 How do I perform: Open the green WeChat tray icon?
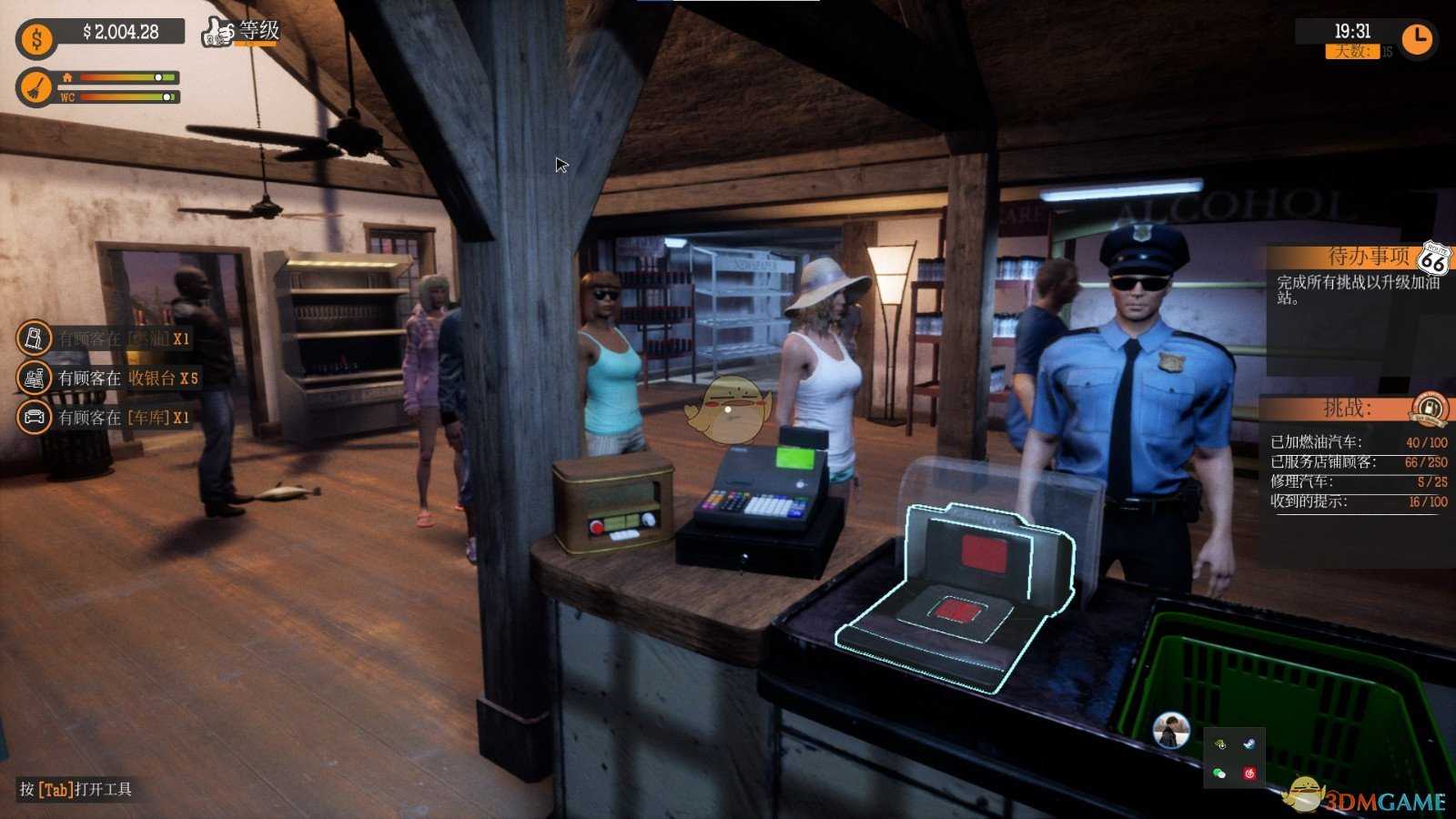tap(1219, 773)
